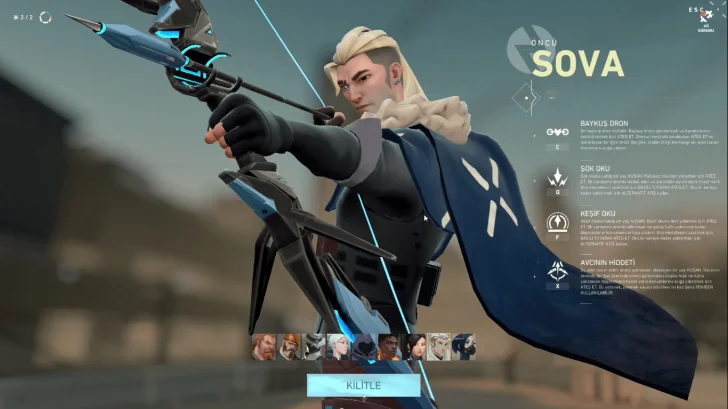View the Keşif Oku ability icon
Screen dimensions: 728x409
point(557,222)
